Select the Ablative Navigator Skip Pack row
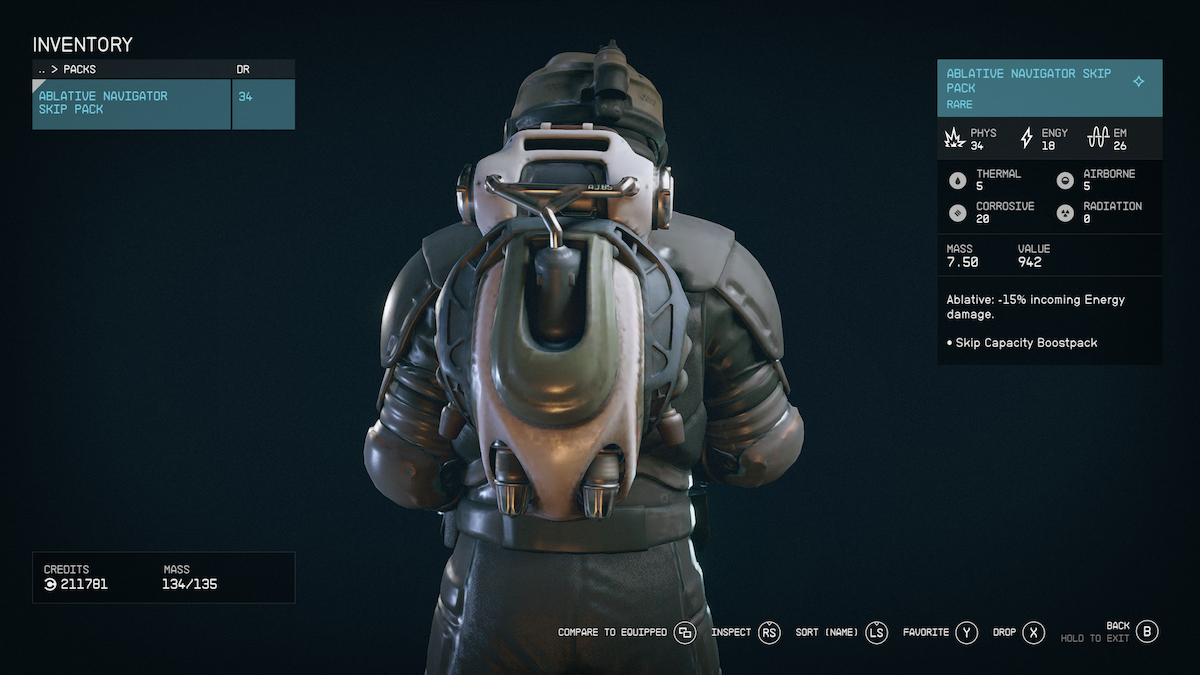This screenshot has height=675, width=1200. (x=132, y=104)
